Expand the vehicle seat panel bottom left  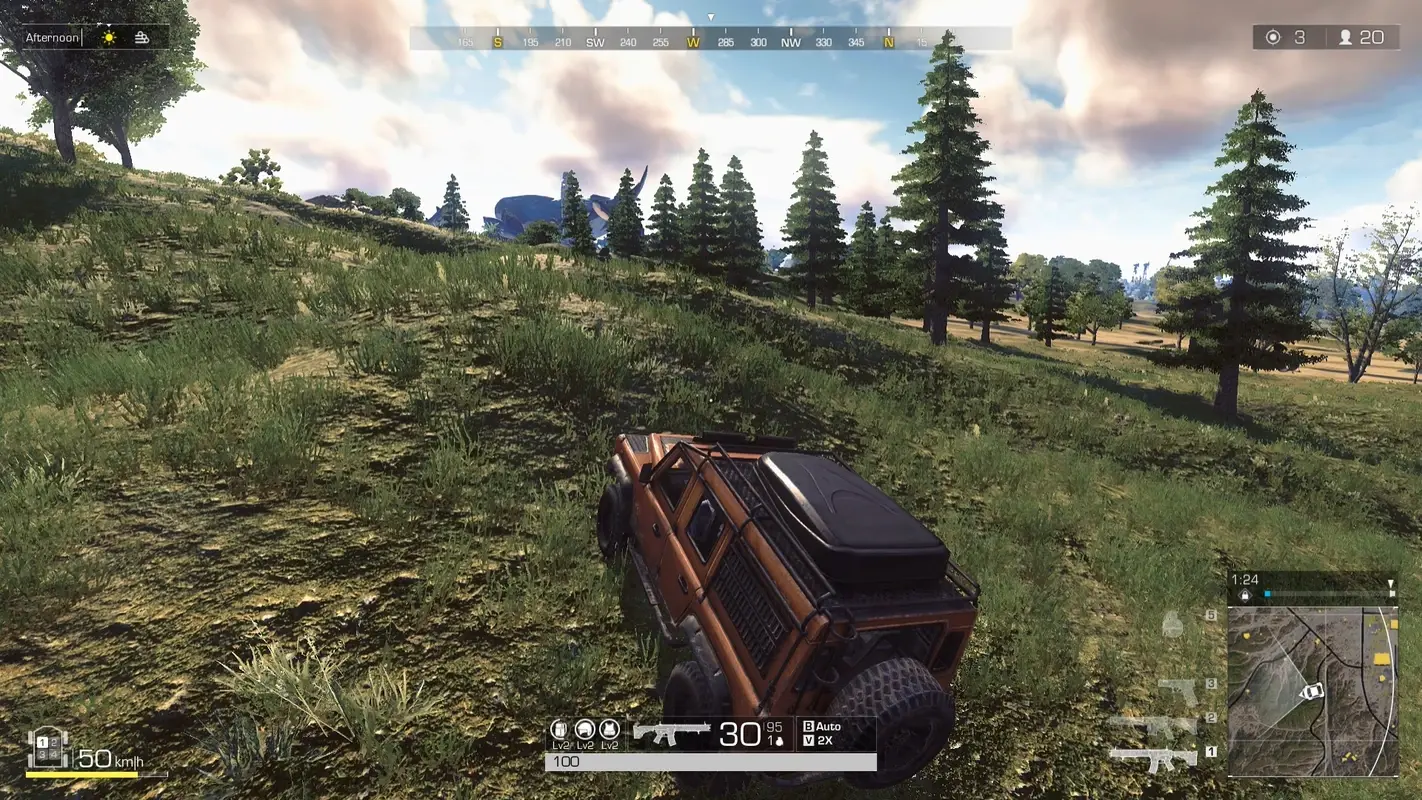45,748
